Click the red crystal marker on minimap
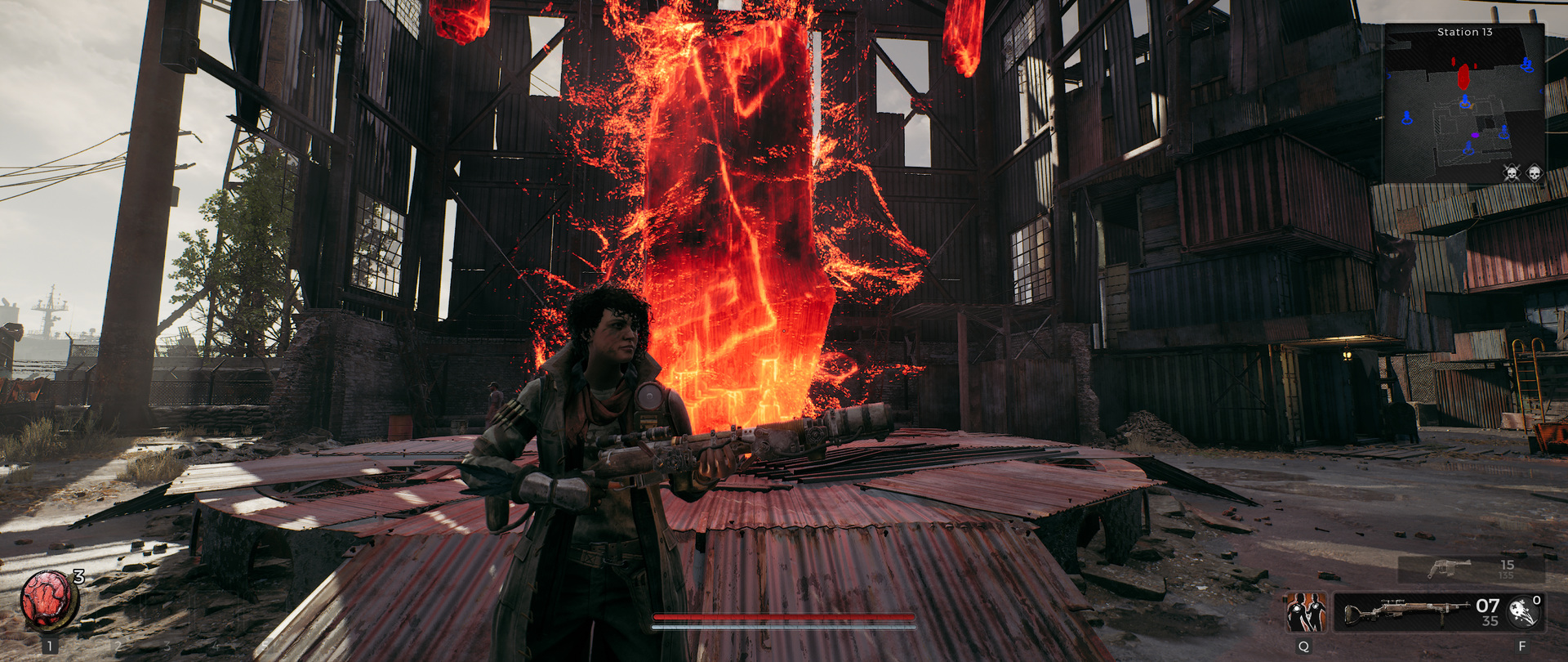1568x662 pixels. [1463, 77]
